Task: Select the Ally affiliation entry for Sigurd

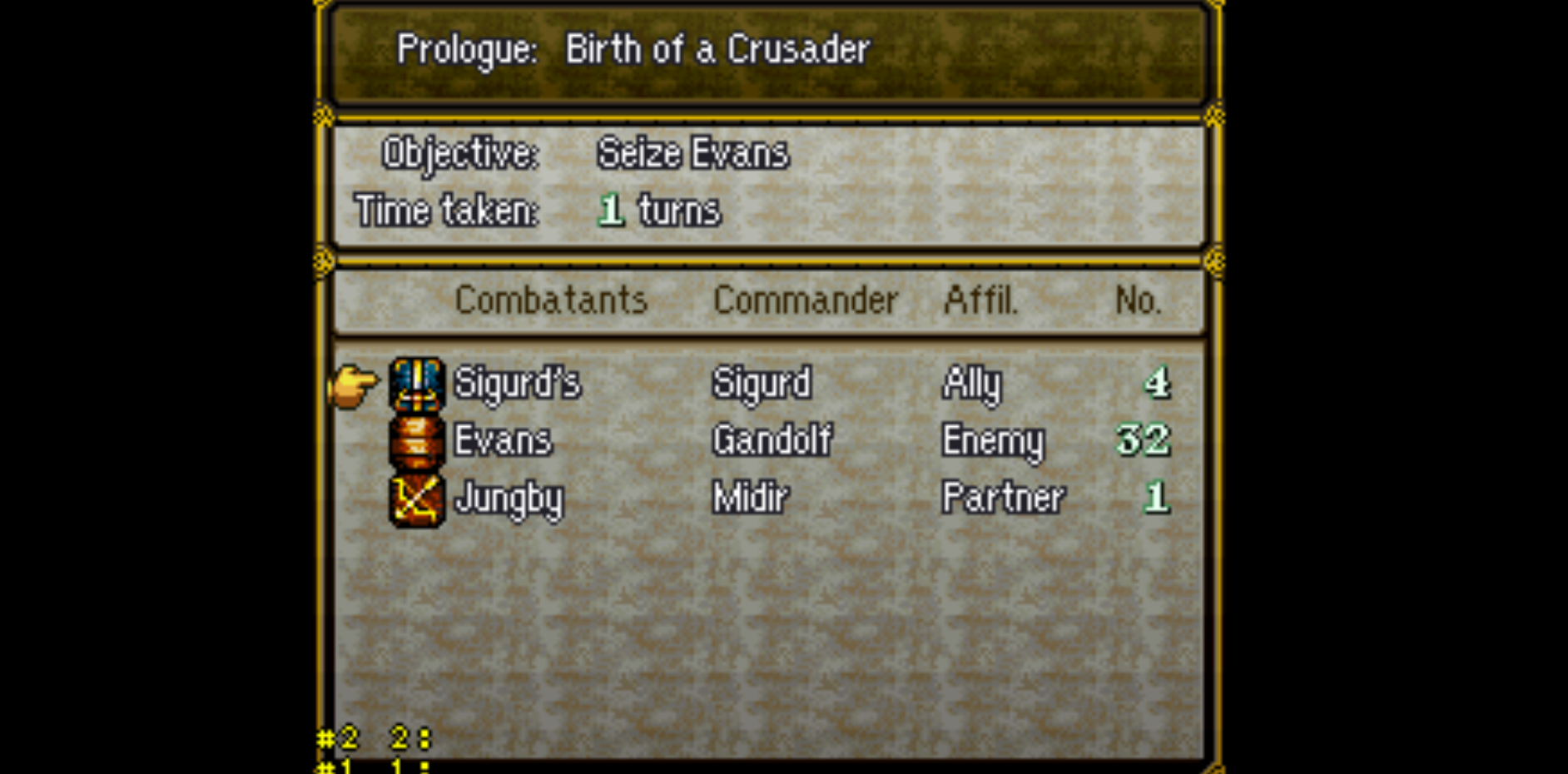Action: tap(970, 385)
